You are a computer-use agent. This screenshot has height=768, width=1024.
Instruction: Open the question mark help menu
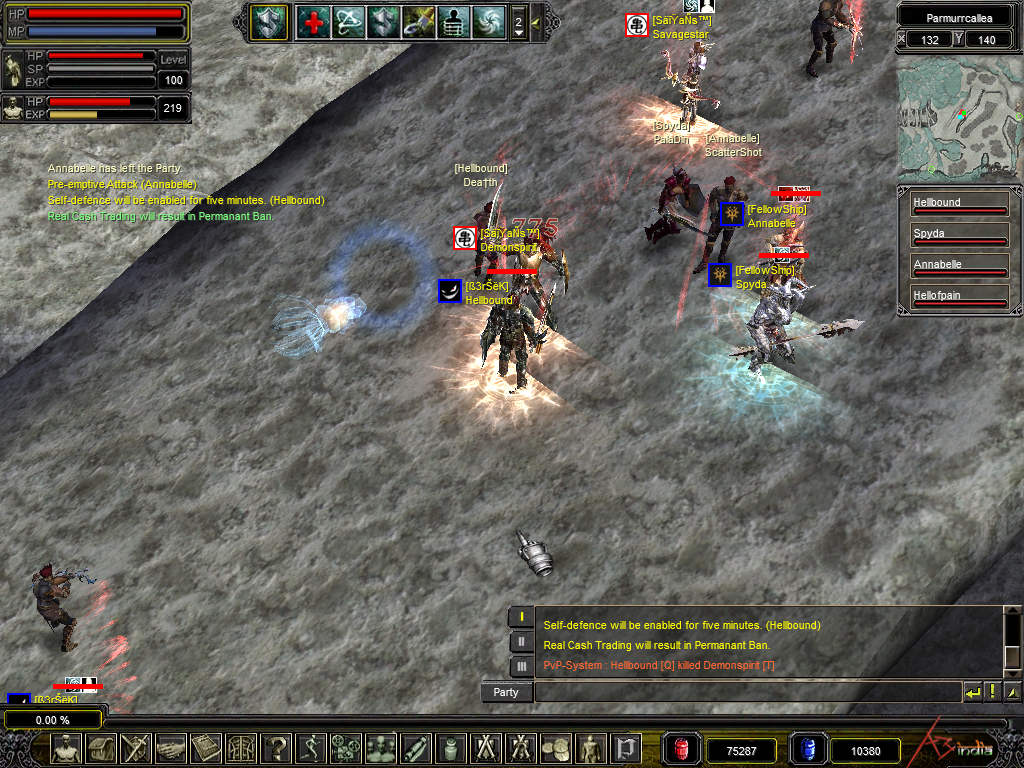click(x=275, y=748)
